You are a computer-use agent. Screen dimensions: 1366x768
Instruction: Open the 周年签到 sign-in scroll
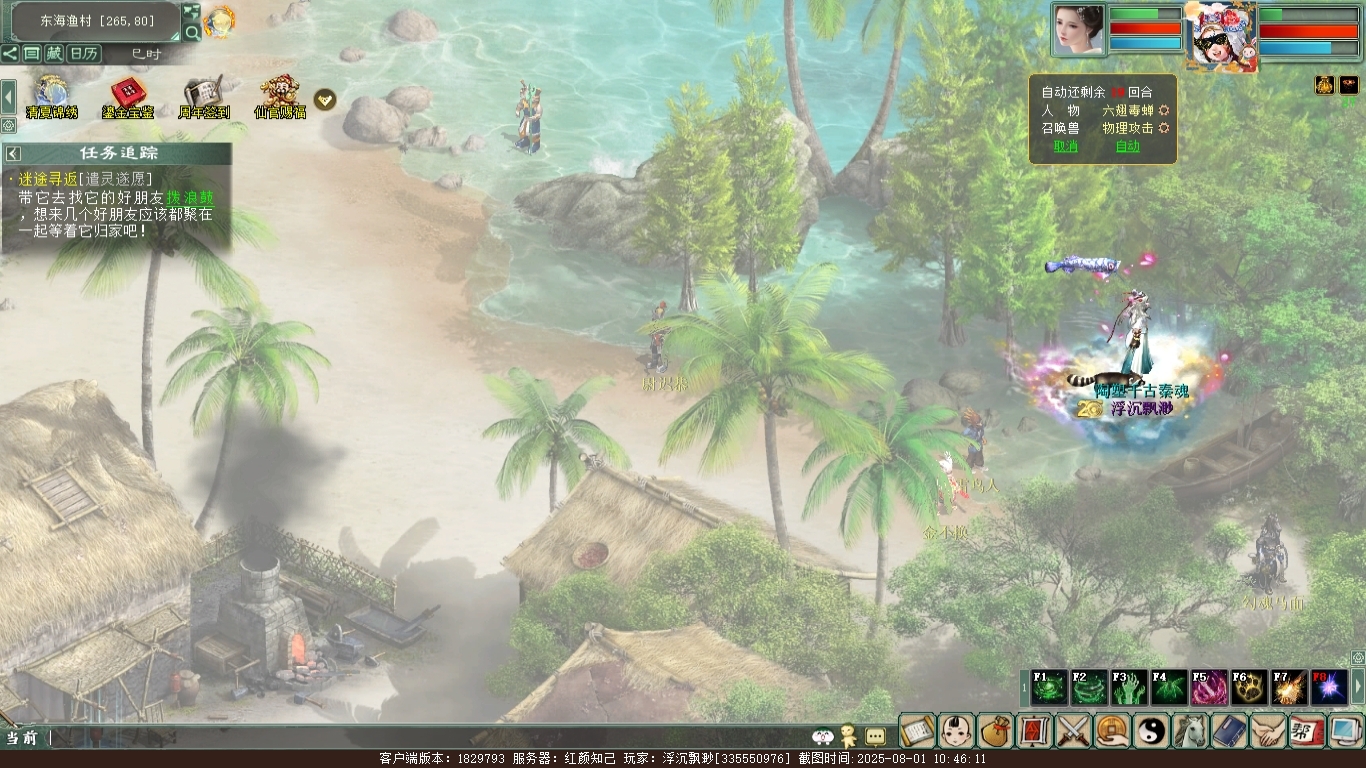click(204, 97)
